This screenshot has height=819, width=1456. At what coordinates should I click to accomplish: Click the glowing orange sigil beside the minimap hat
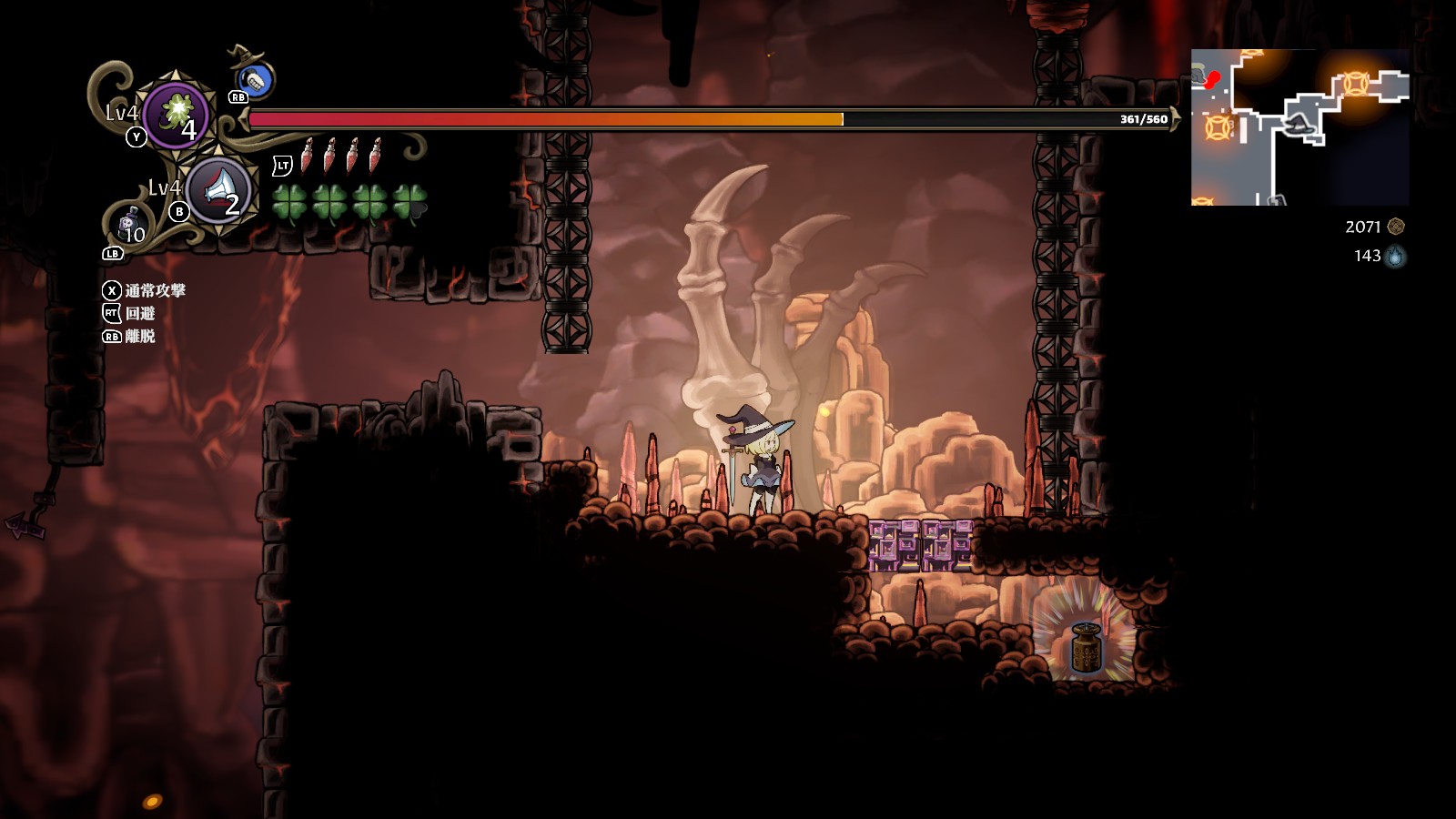pos(1355,84)
